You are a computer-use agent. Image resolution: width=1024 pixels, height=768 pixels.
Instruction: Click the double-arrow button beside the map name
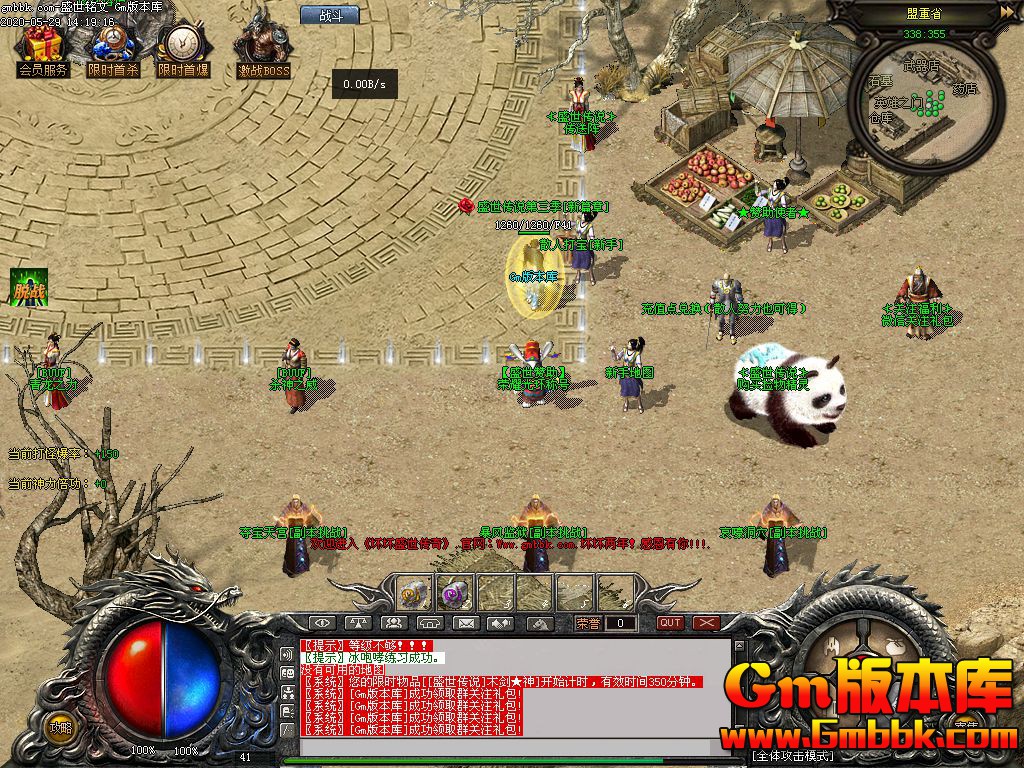pyautogui.click(x=1006, y=12)
